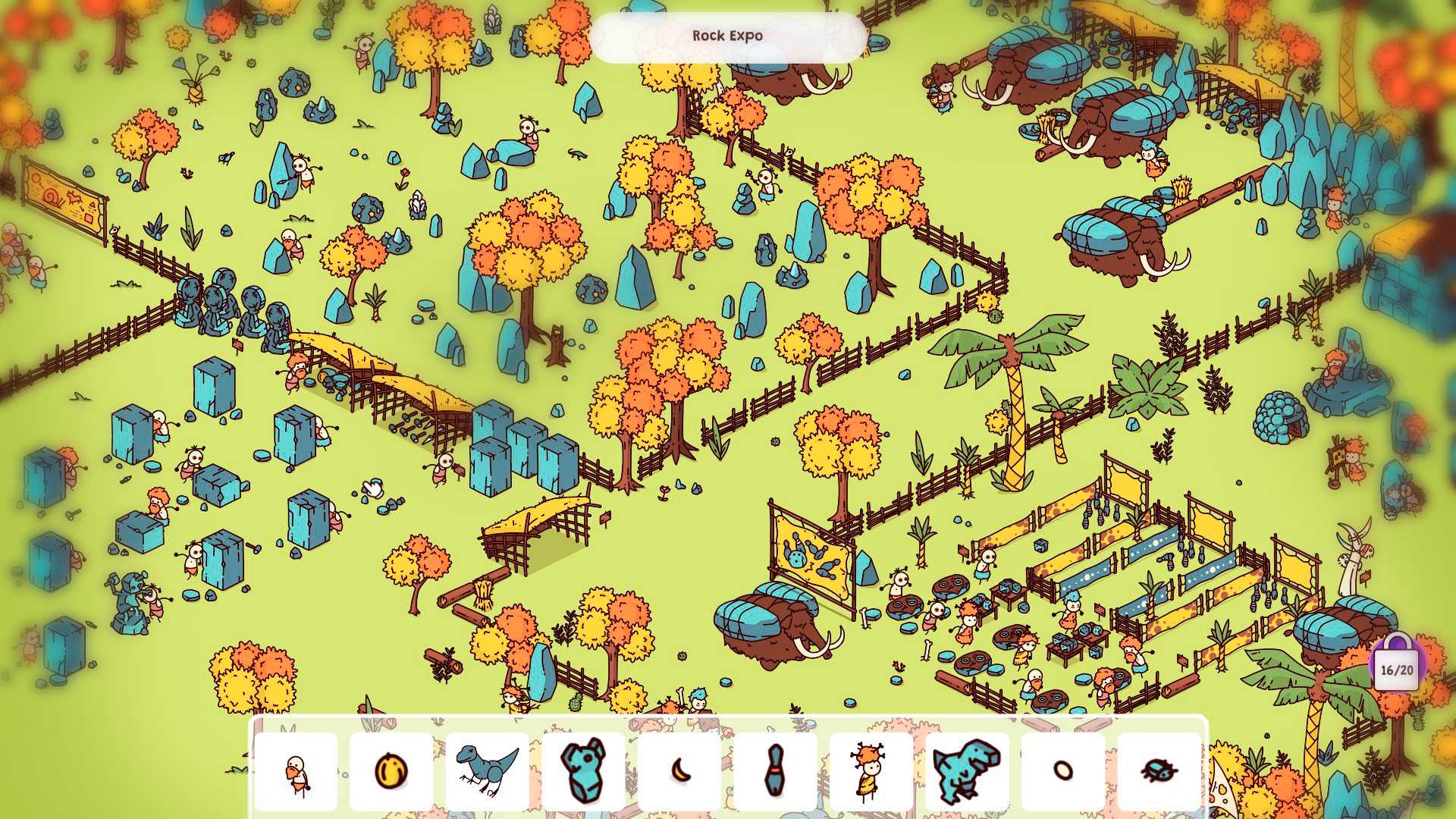This screenshot has height=819, width=1456.
Task: Select the small white egg target
Action: pyautogui.click(x=1062, y=771)
